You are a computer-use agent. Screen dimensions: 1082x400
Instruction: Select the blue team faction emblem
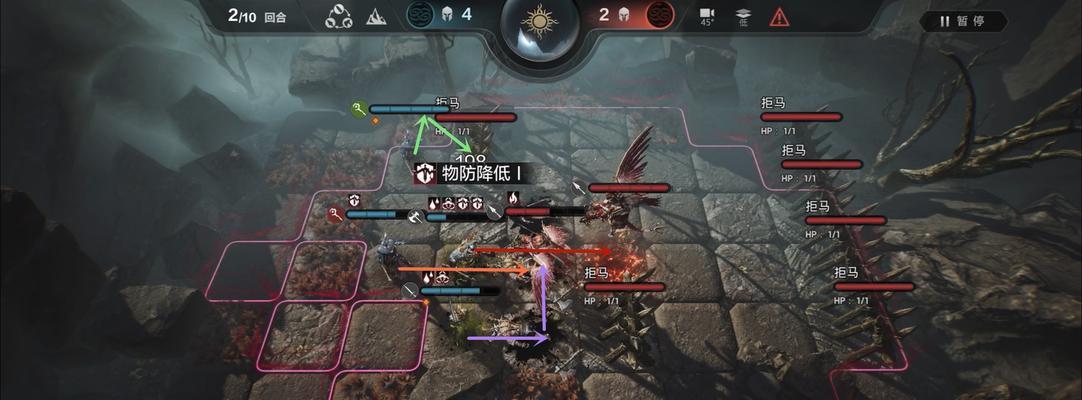[x=420, y=15]
